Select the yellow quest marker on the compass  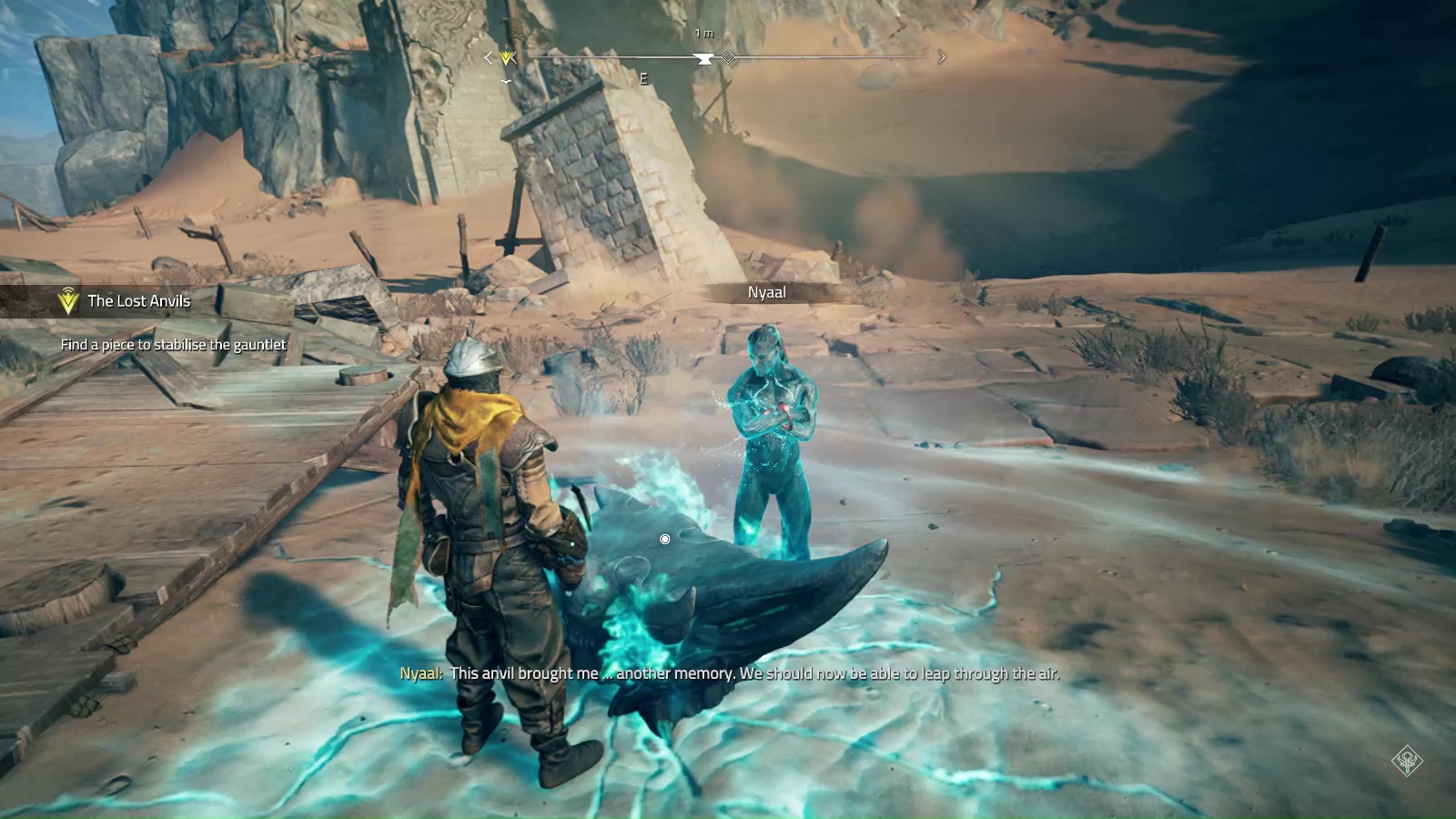(x=508, y=58)
